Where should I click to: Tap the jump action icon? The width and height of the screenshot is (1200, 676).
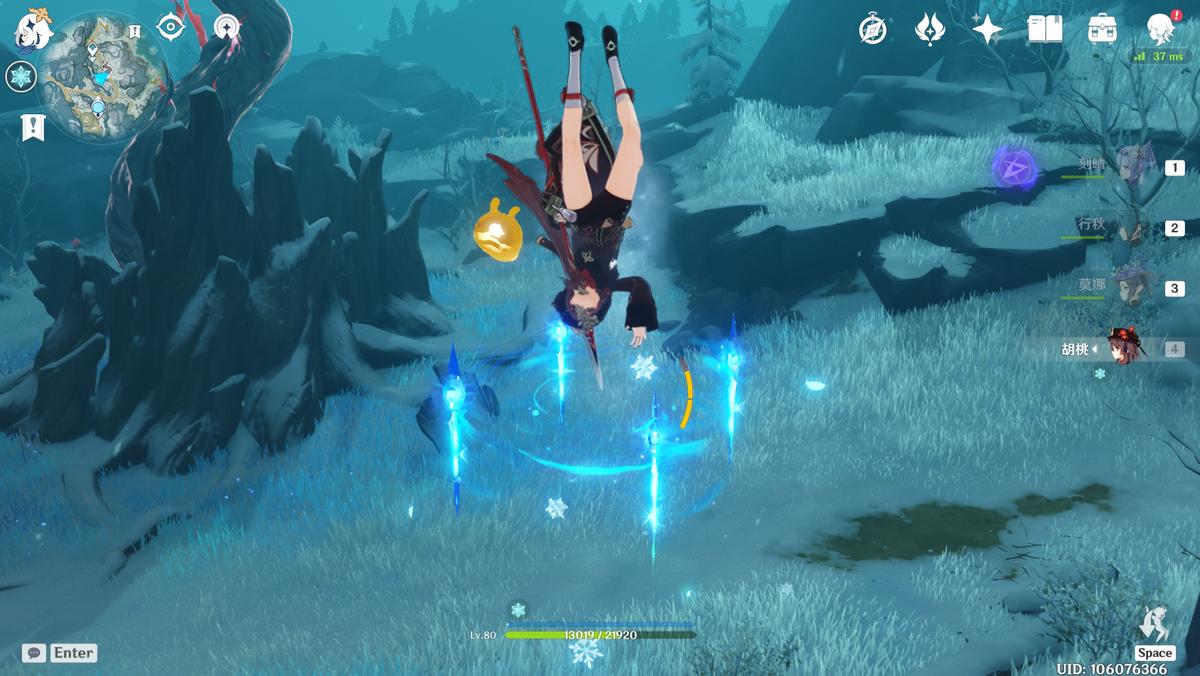pyautogui.click(x=1154, y=625)
